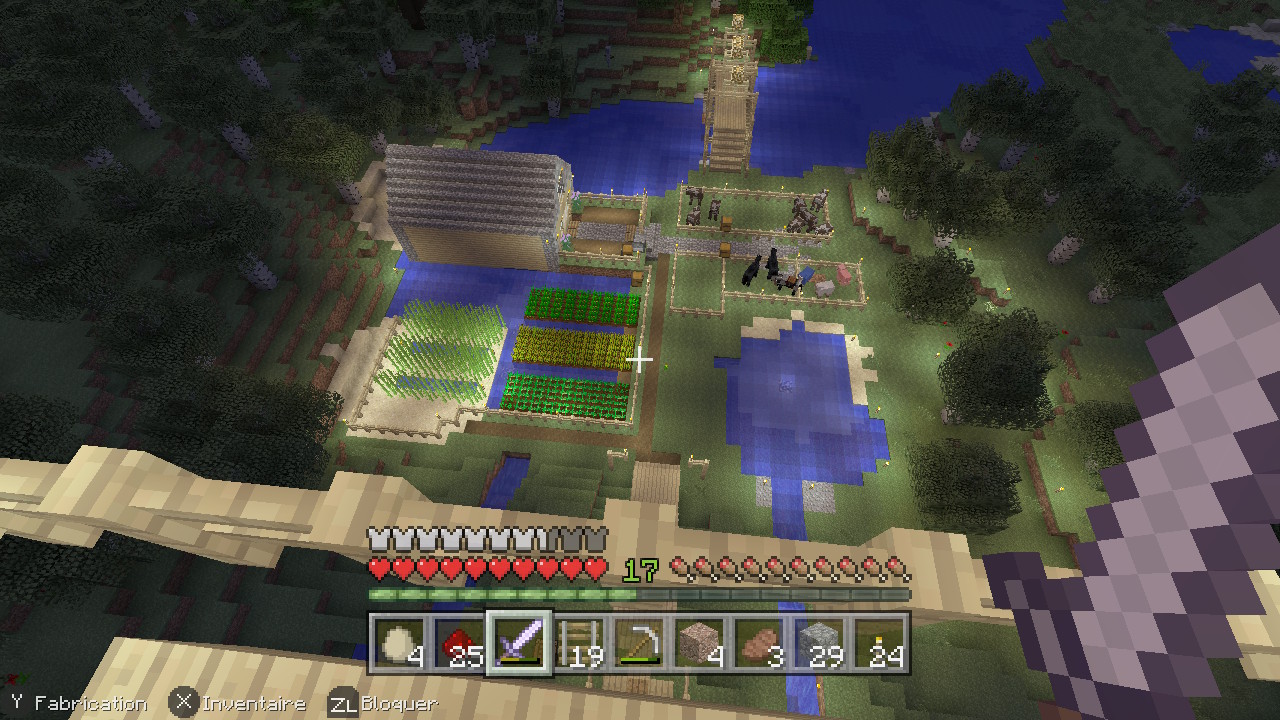This screenshot has width=1280, height=720.
Task: Switch to the pickaxe slot
Action: tap(639, 643)
